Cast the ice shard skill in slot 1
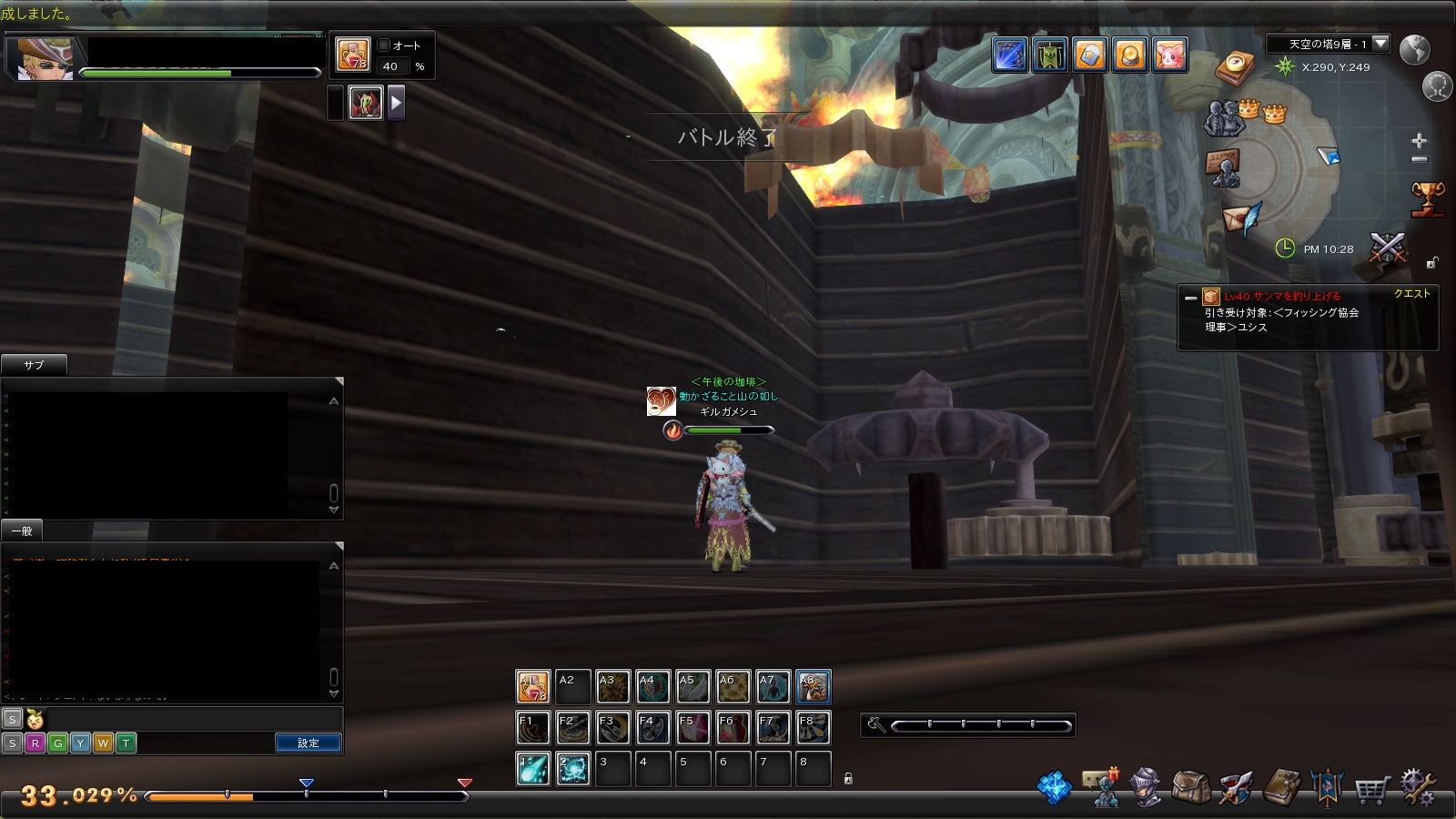The image size is (1456, 819). 533,768
